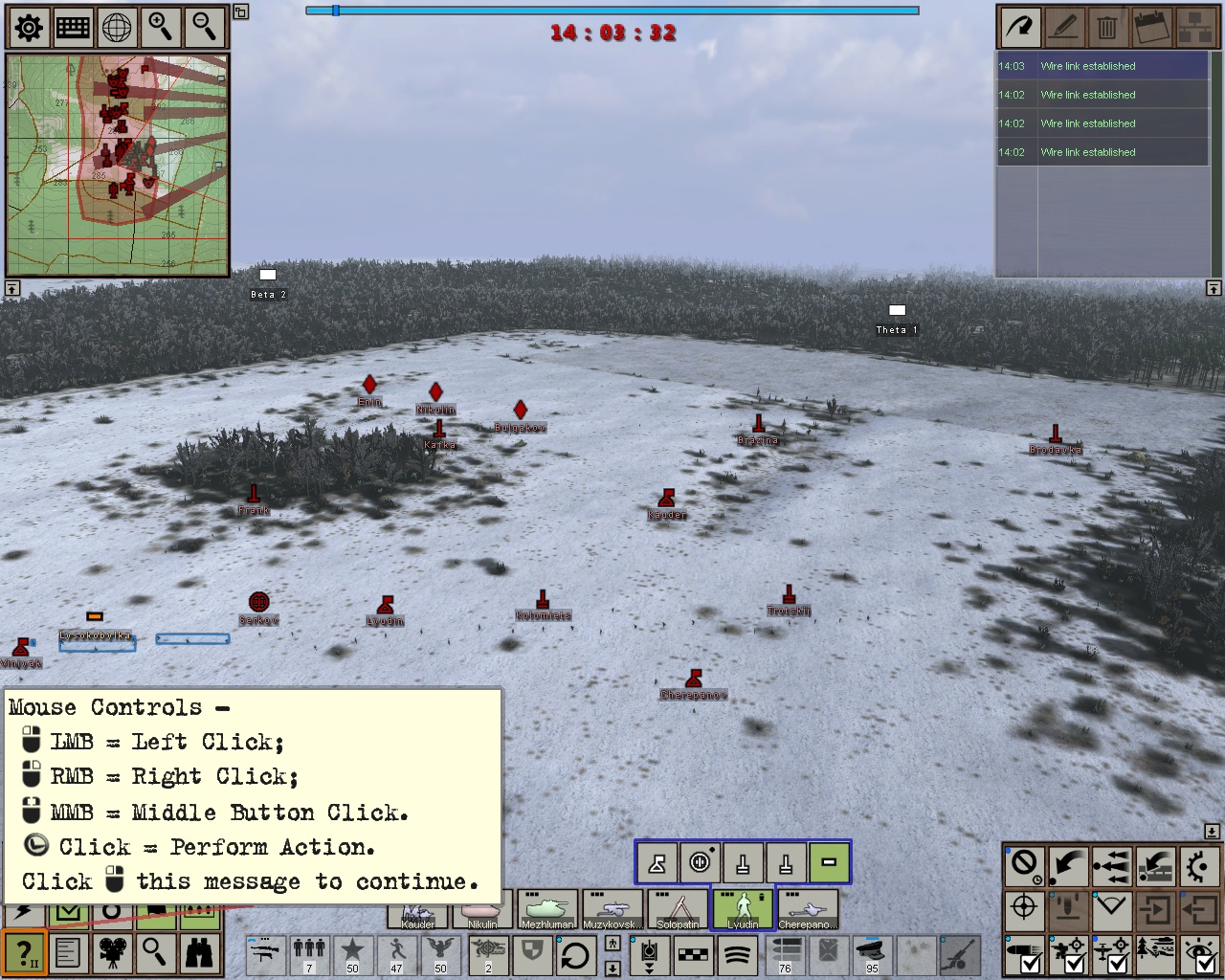Click the keyboard controls icon in top toolbar

coord(72,27)
